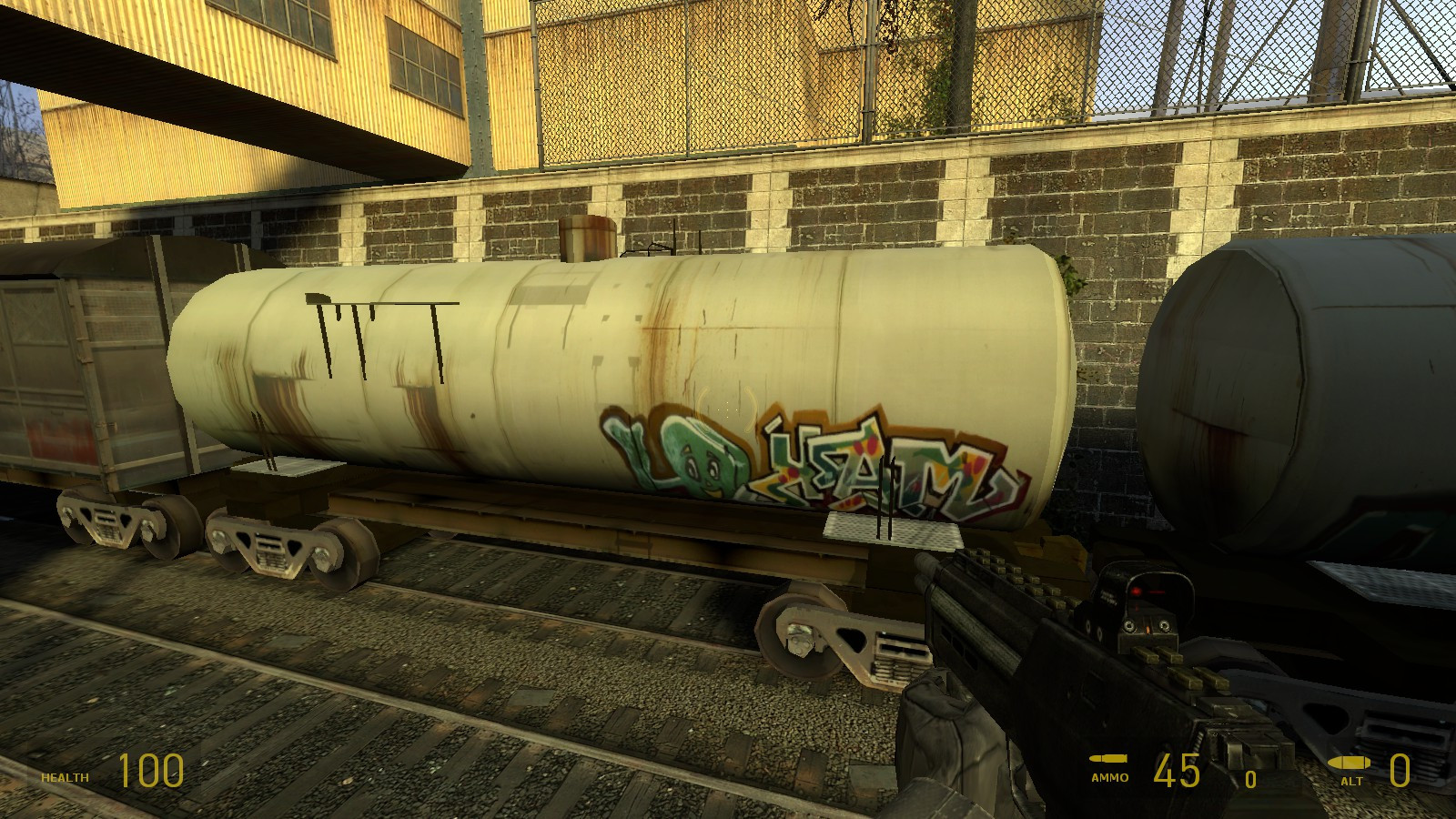
Task: Click the ALT label text
Action: coord(1350,780)
